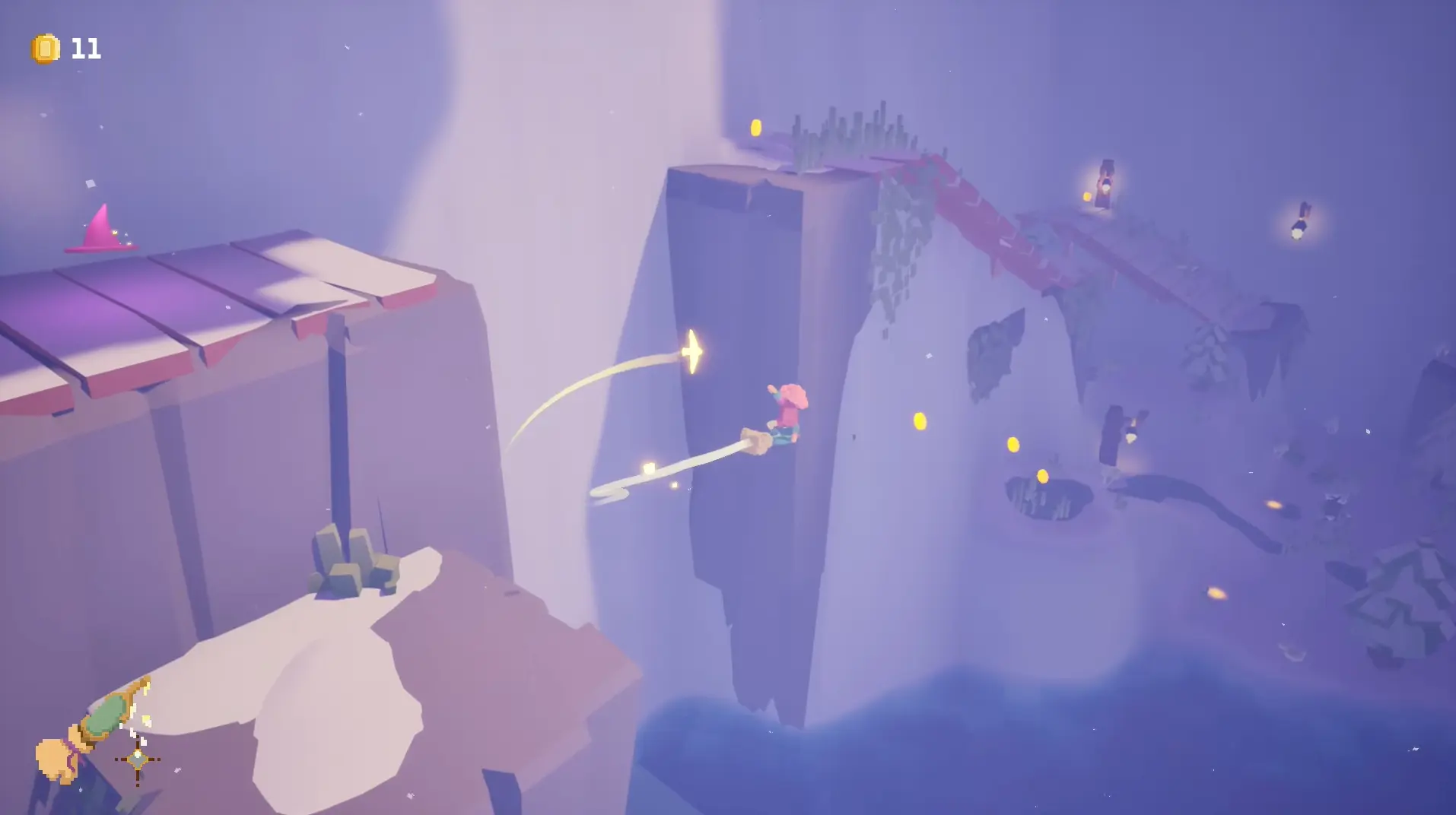The image size is (1456, 815).
Task: Select the star crosshair ability icon
Action: pyautogui.click(x=138, y=759)
